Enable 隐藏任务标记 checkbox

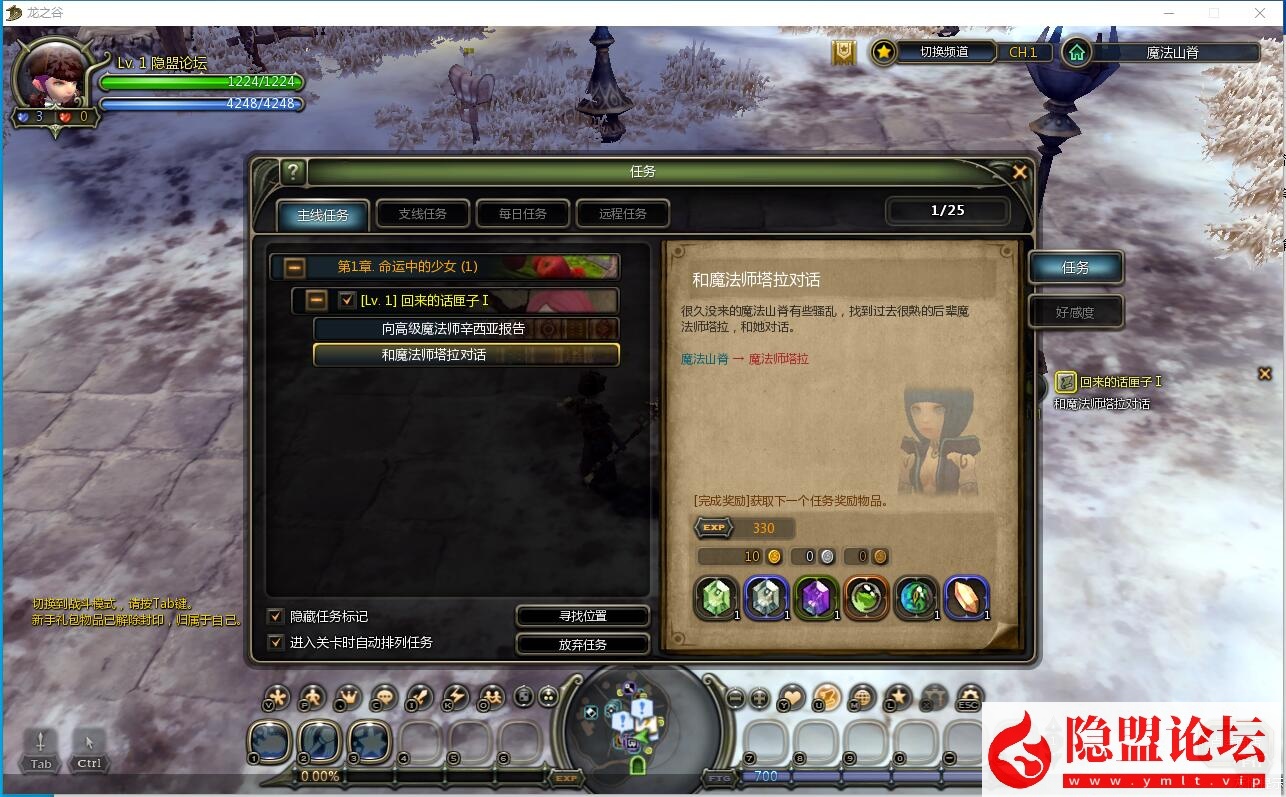click(x=274, y=617)
